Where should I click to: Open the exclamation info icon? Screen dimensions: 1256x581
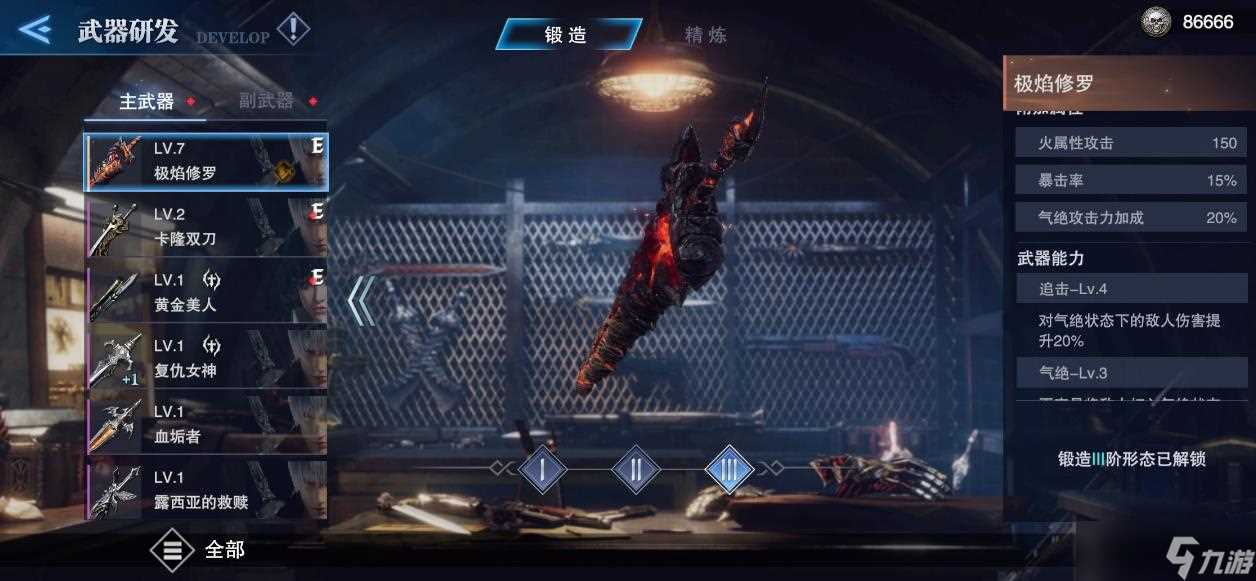tap(293, 28)
